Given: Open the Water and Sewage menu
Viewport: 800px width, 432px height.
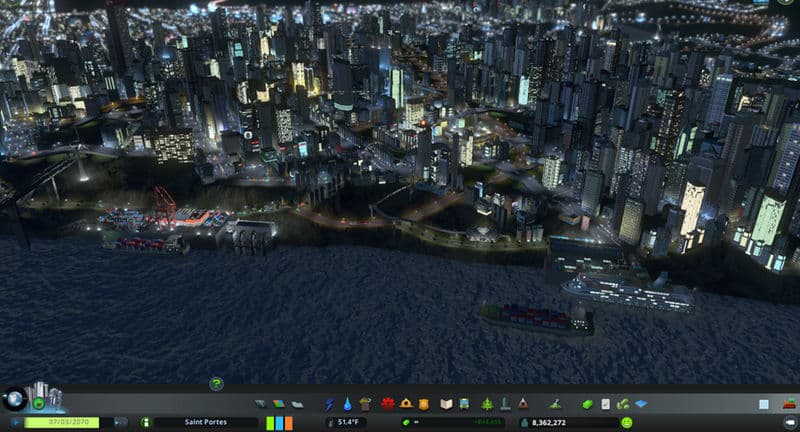Looking at the screenshot, I should click(x=346, y=404).
